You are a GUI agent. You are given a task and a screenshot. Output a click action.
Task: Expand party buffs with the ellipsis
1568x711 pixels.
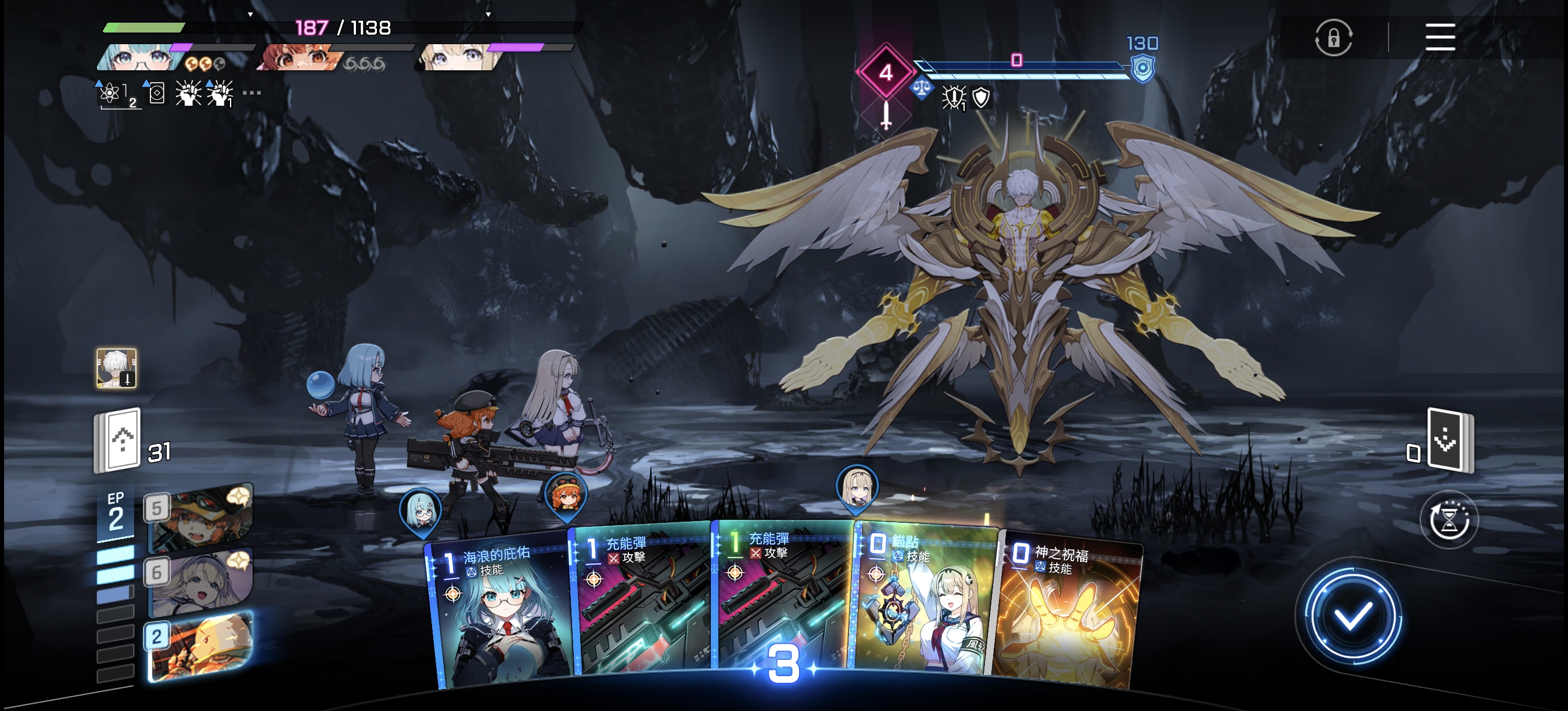(x=251, y=93)
